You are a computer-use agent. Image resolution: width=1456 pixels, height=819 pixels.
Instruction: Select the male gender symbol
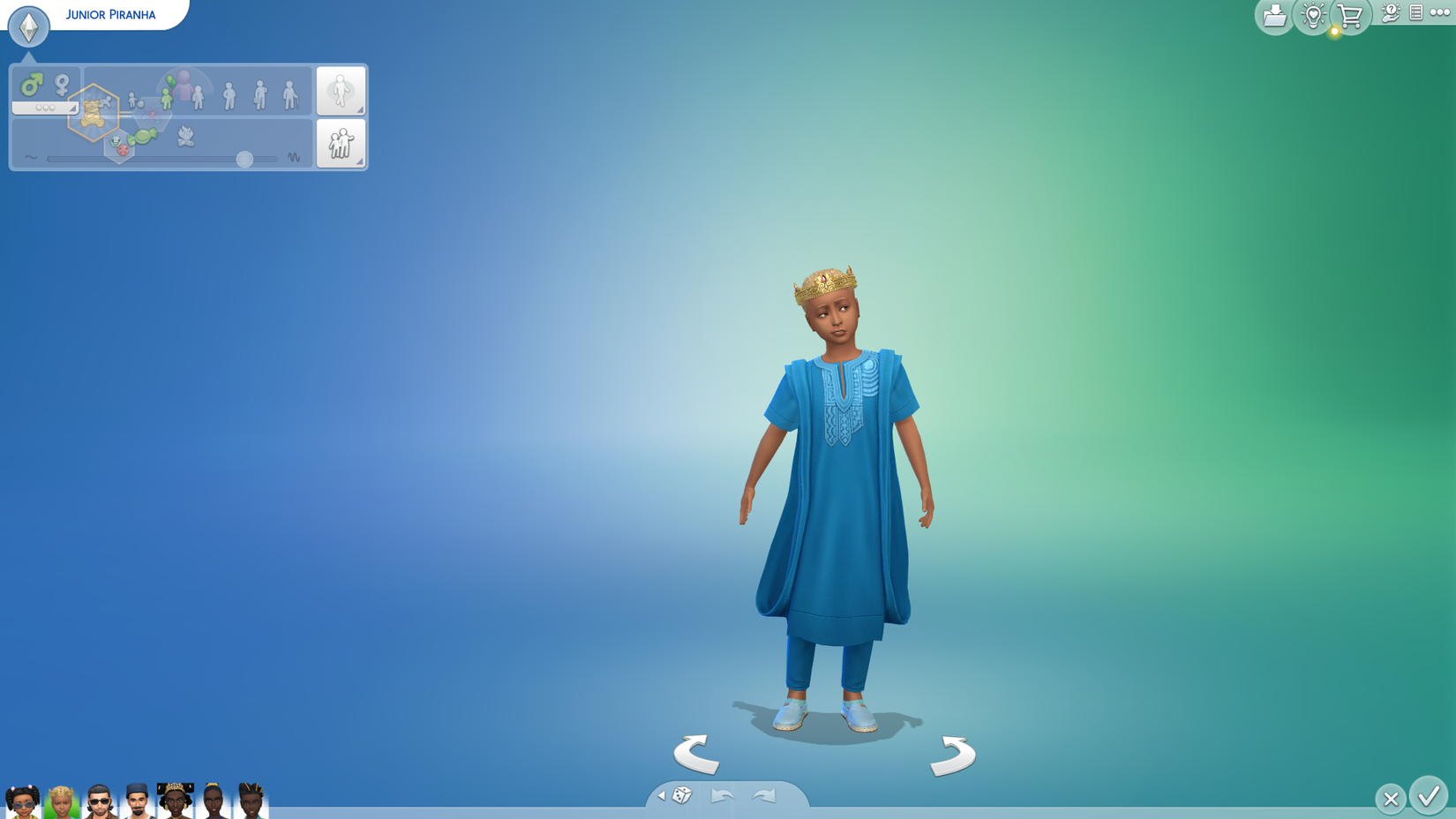[33, 85]
